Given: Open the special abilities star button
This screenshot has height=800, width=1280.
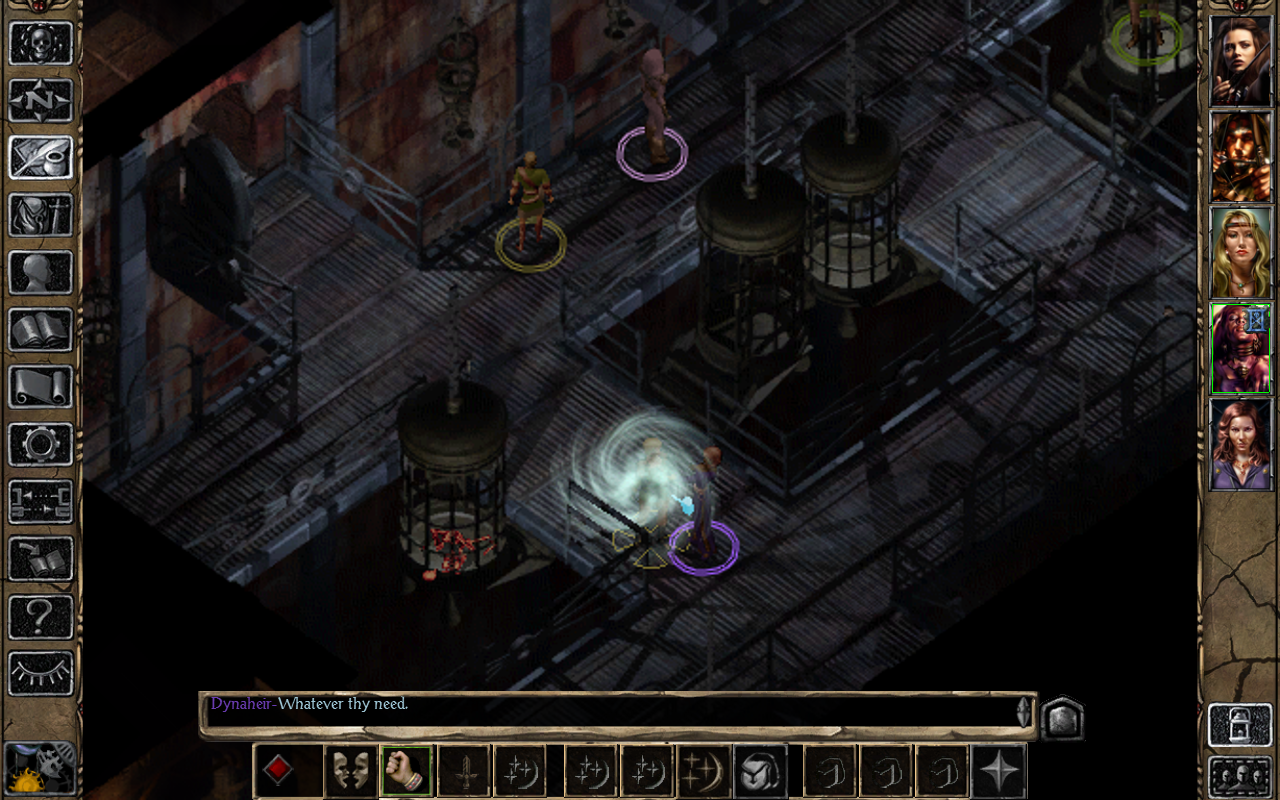Looking at the screenshot, I should coord(999,771).
